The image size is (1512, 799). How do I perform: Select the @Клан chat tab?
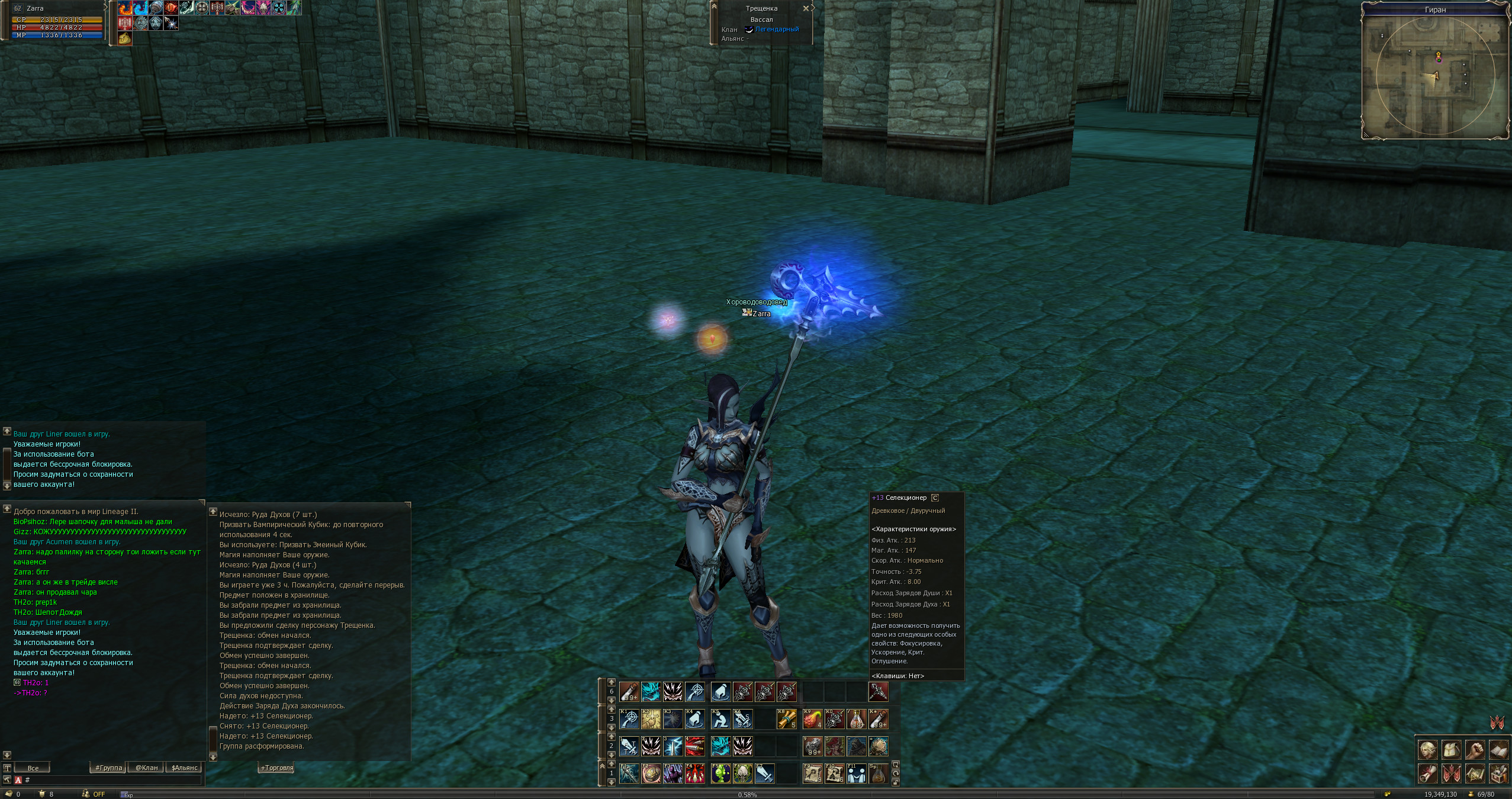(x=146, y=768)
